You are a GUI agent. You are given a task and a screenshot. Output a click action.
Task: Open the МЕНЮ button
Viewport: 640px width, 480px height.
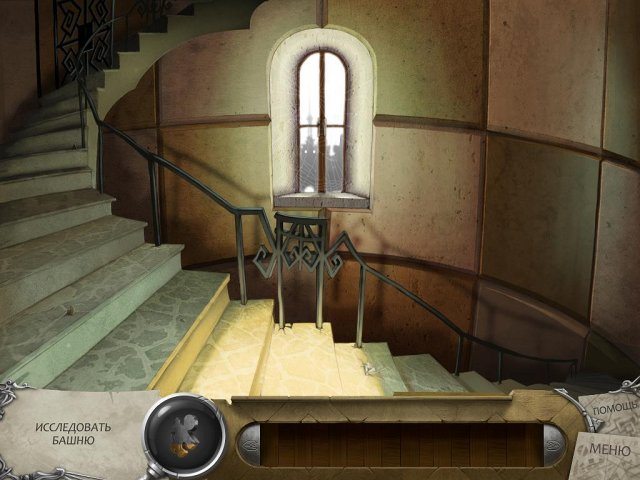tap(611, 449)
